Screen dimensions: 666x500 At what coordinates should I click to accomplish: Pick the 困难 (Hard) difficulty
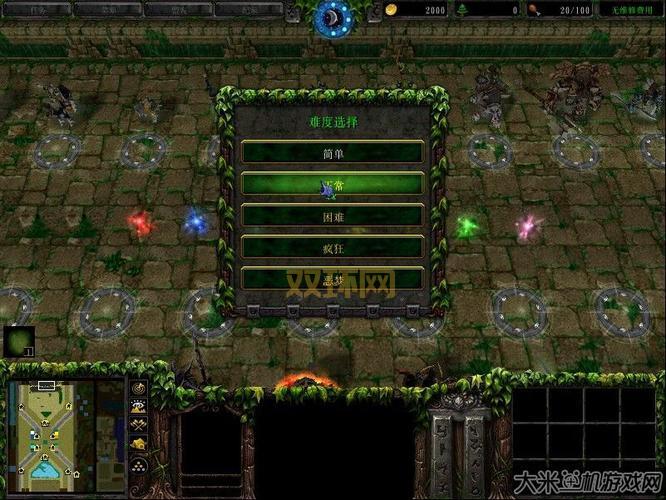[332, 215]
